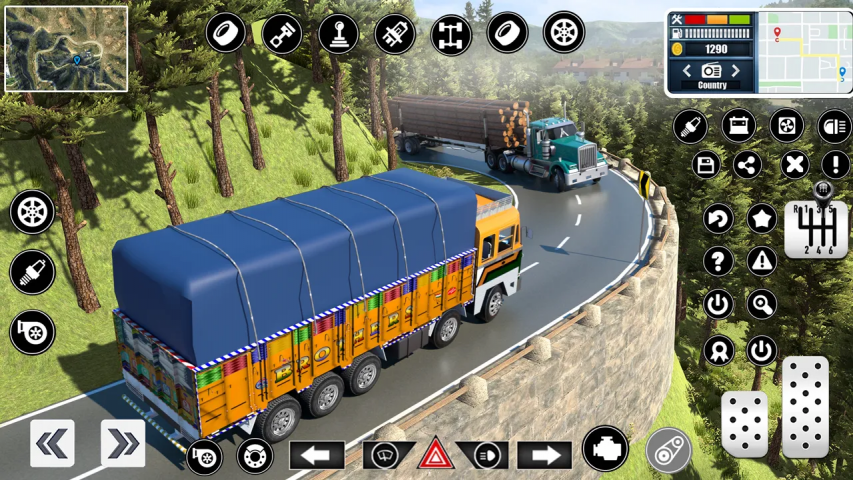Viewport: 853px width, 480px height.
Task: Choose the chassis drivetrain icon
Action: point(451,34)
